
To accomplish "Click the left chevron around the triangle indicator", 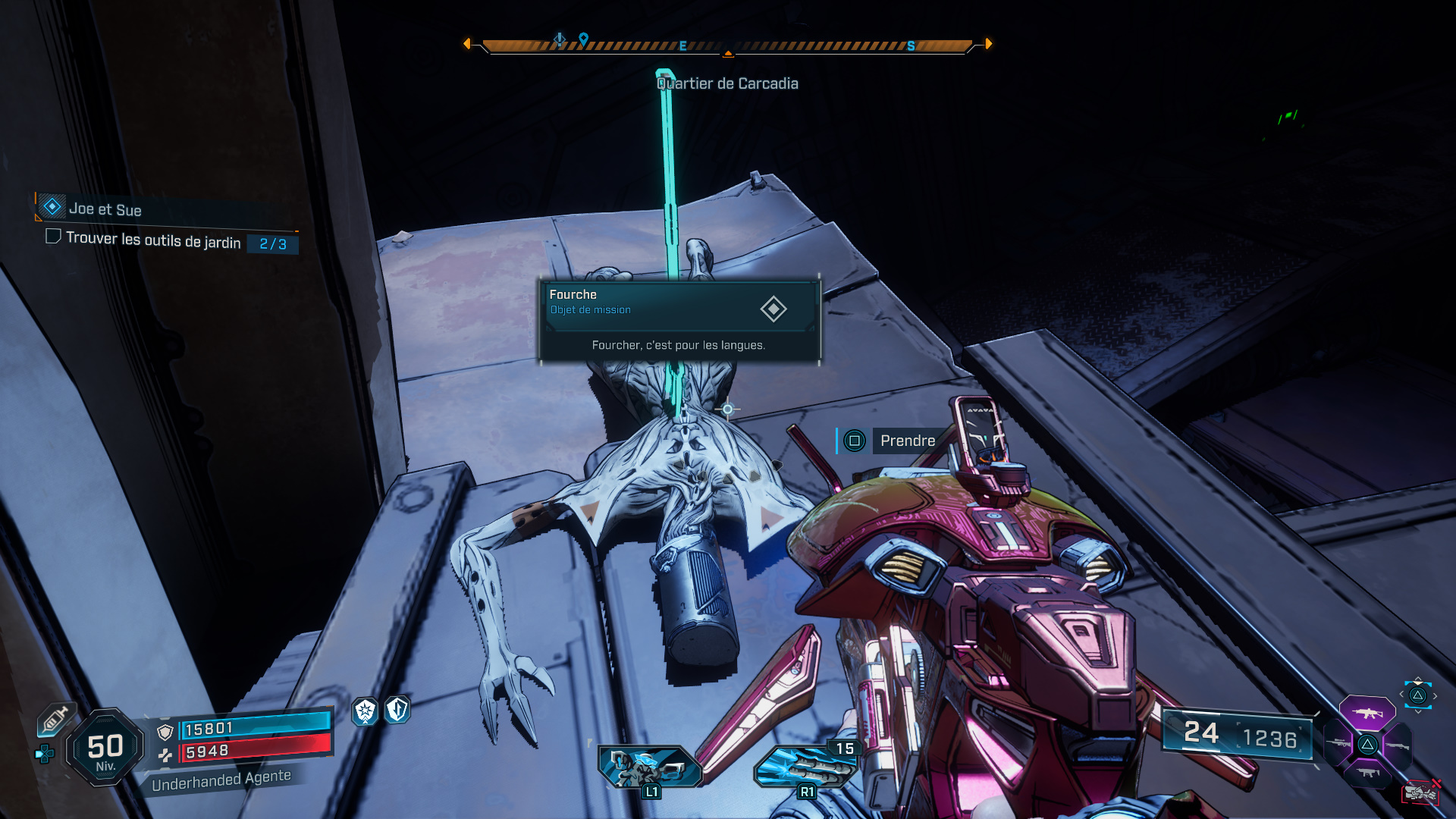I will point(1401,695).
